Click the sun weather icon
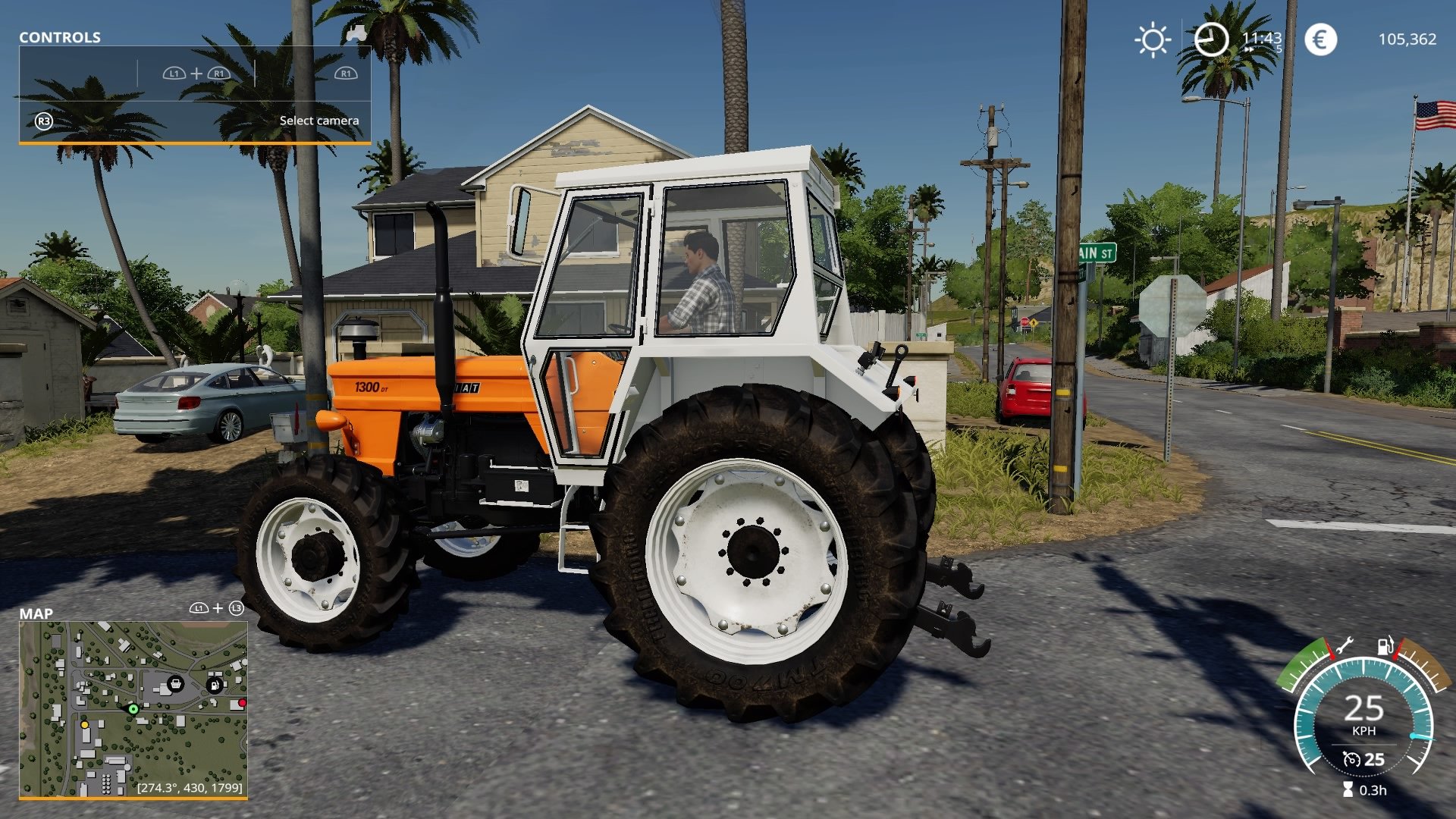Image resolution: width=1456 pixels, height=819 pixels. (x=1151, y=38)
